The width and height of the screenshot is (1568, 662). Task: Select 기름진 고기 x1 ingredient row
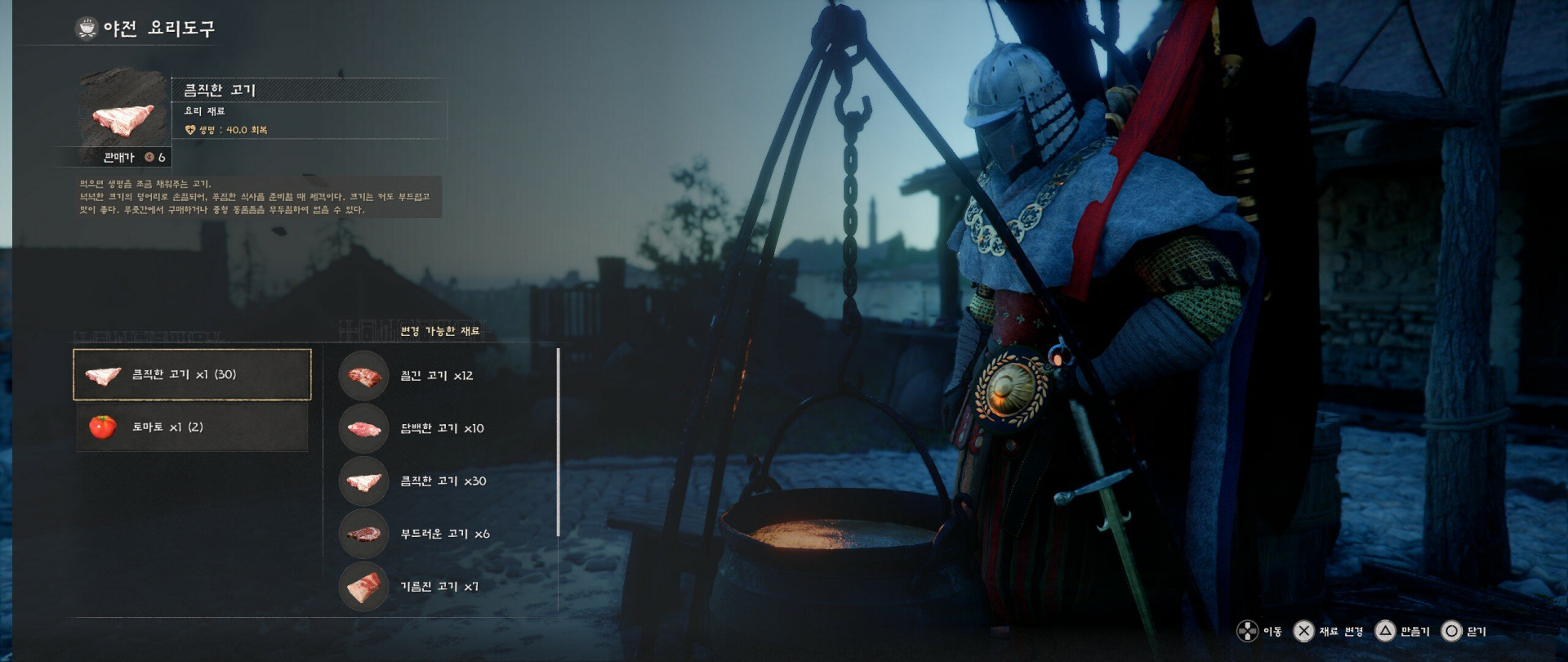pyautogui.click(x=439, y=586)
